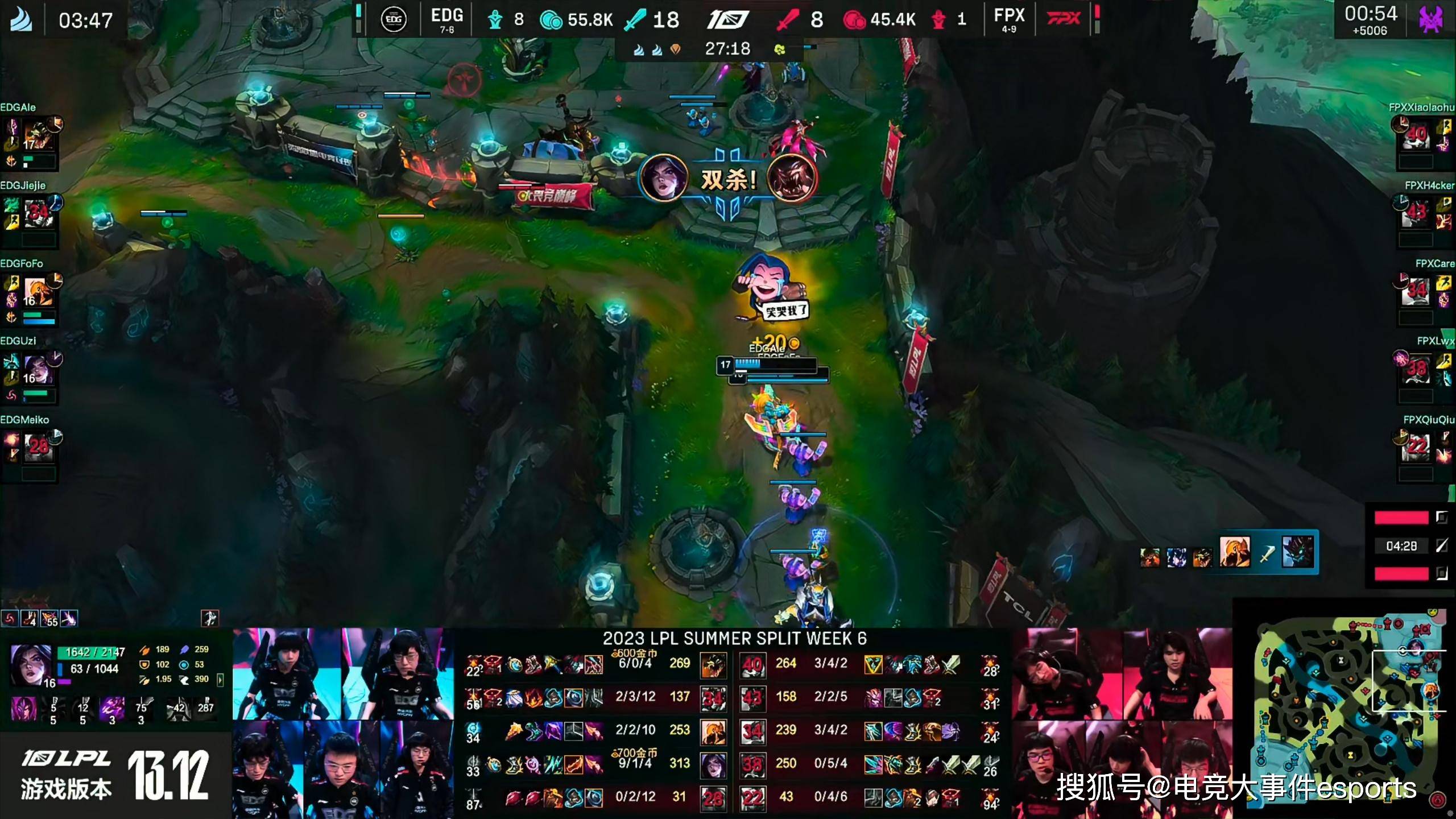Click the 9/1/4 scoreboard row champion portrait
Image resolution: width=1456 pixels, height=819 pixels.
[x=713, y=764]
